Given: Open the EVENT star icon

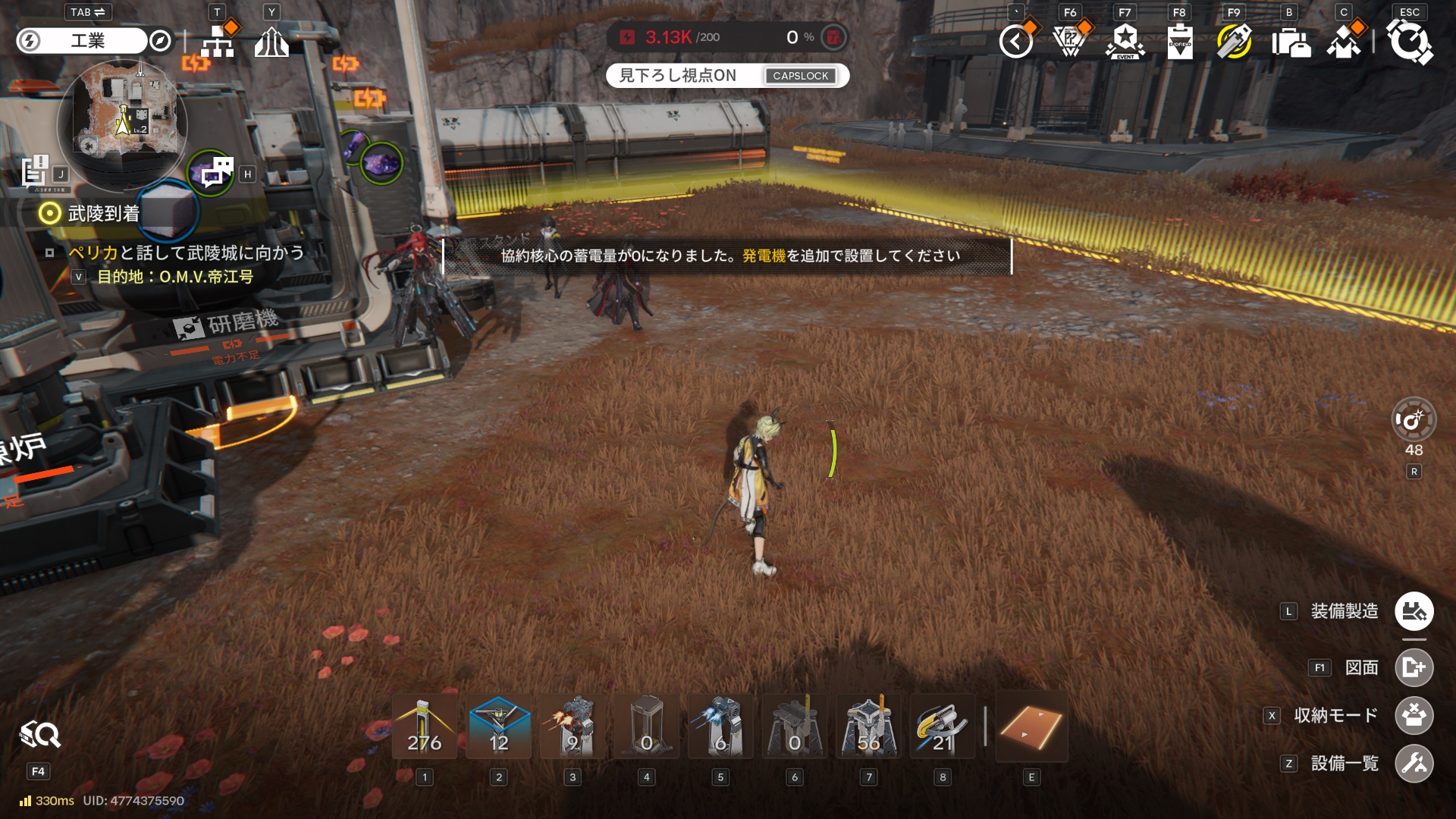Looking at the screenshot, I should [x=1125, y=42].
